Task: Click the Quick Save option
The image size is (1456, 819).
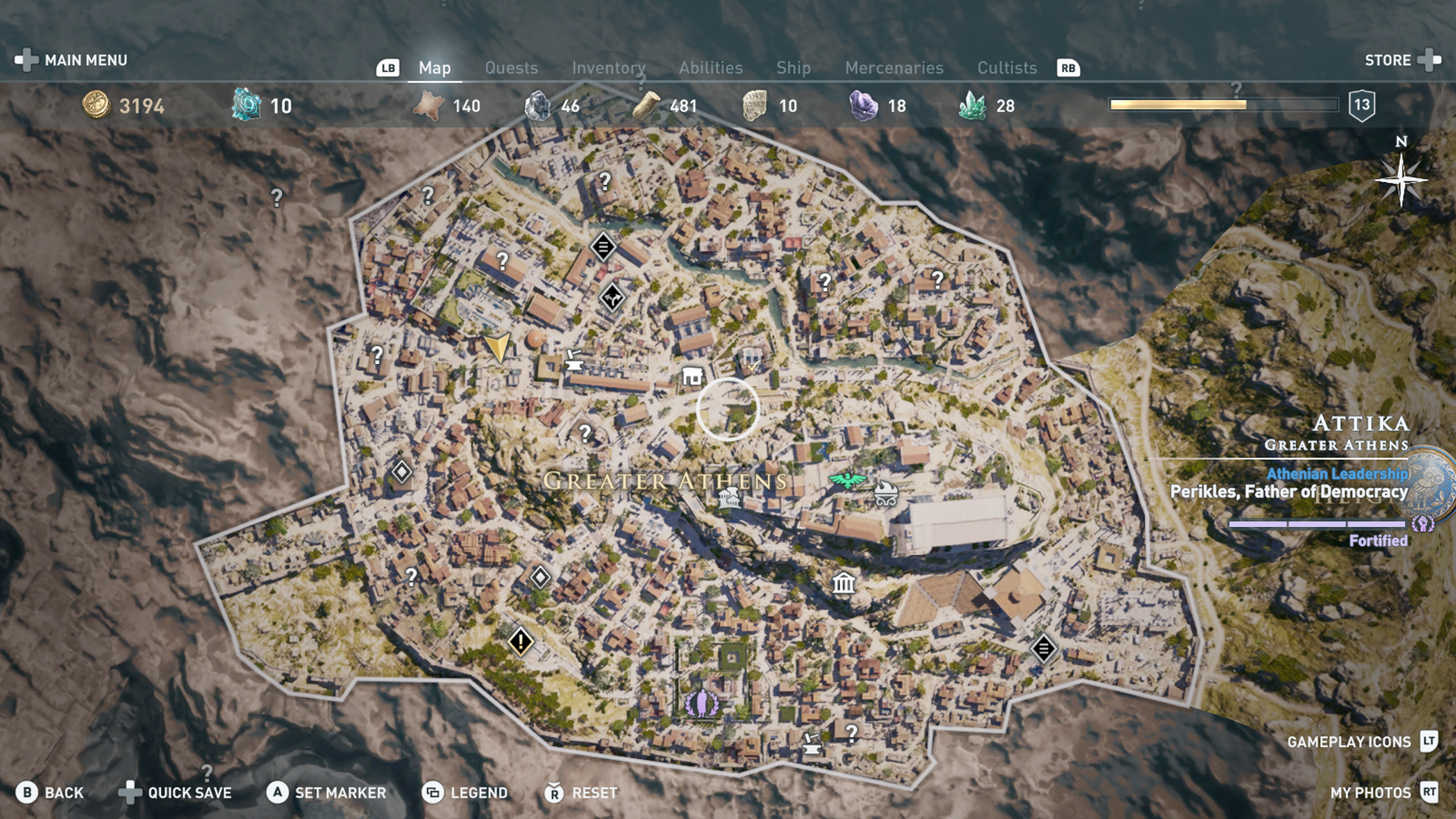Action: point(176,792)
